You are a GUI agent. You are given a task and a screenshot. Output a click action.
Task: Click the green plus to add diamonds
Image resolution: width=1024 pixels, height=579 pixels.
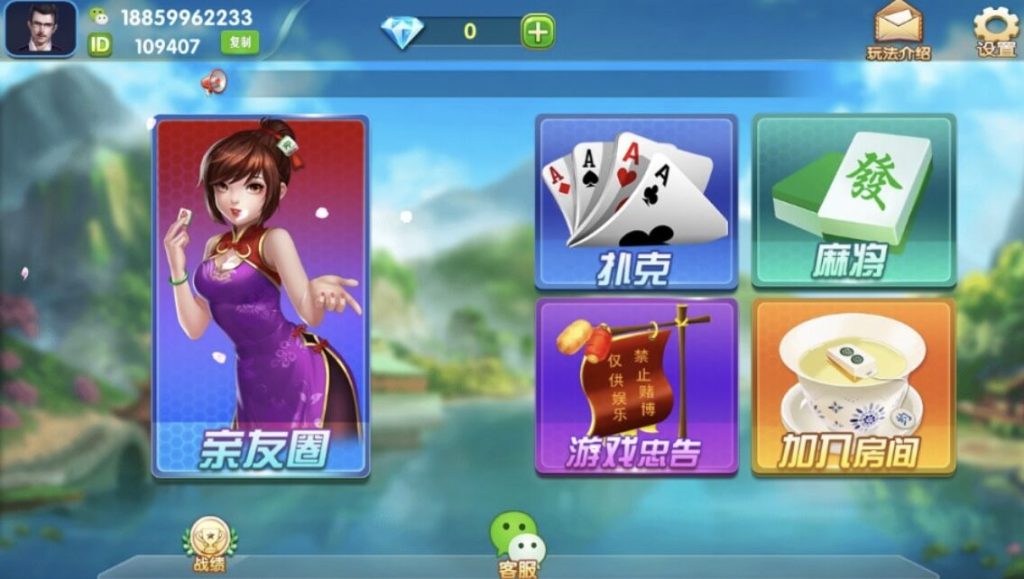537,31
